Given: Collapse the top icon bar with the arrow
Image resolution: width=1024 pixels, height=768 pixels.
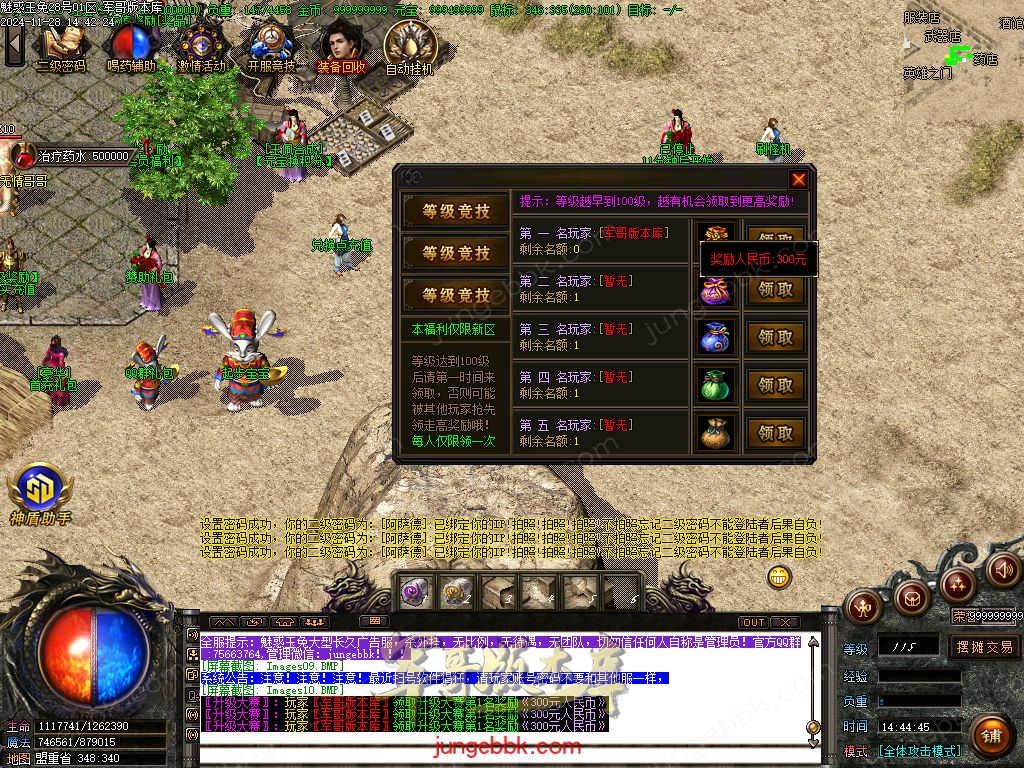Looking at the screenshot, I should point(14,44).
